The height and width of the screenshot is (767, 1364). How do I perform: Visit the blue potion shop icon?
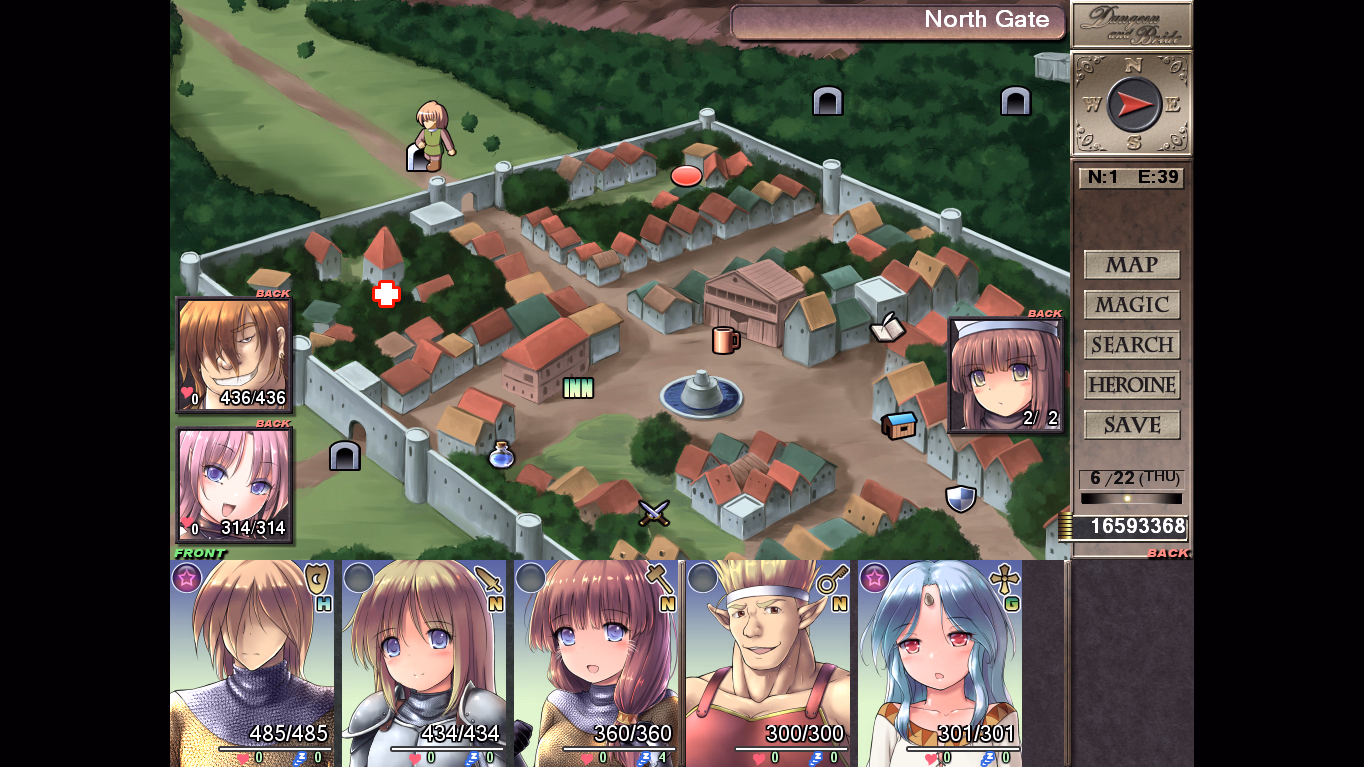point(501,456)
